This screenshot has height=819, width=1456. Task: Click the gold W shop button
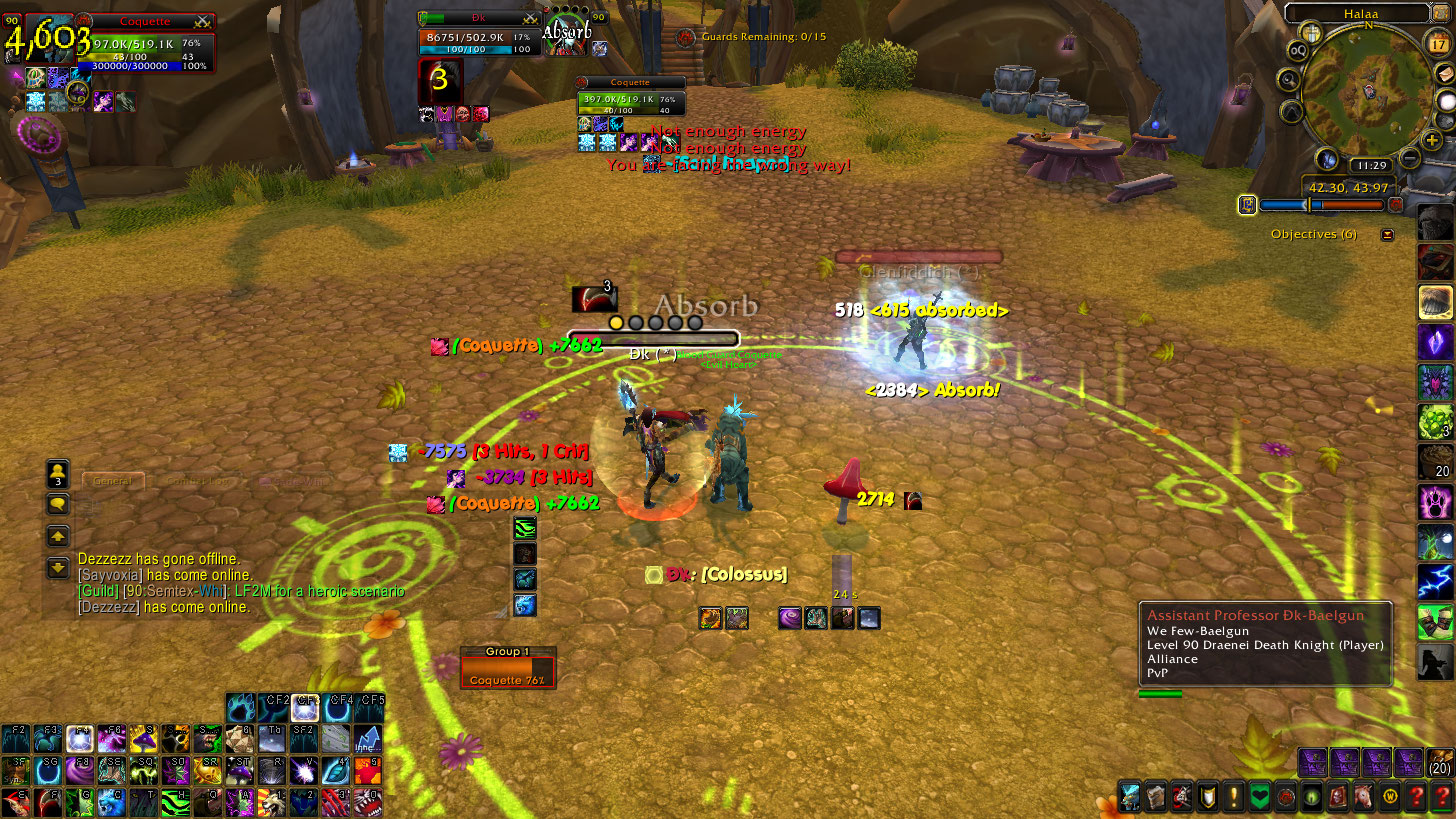tap(1389, 796)
